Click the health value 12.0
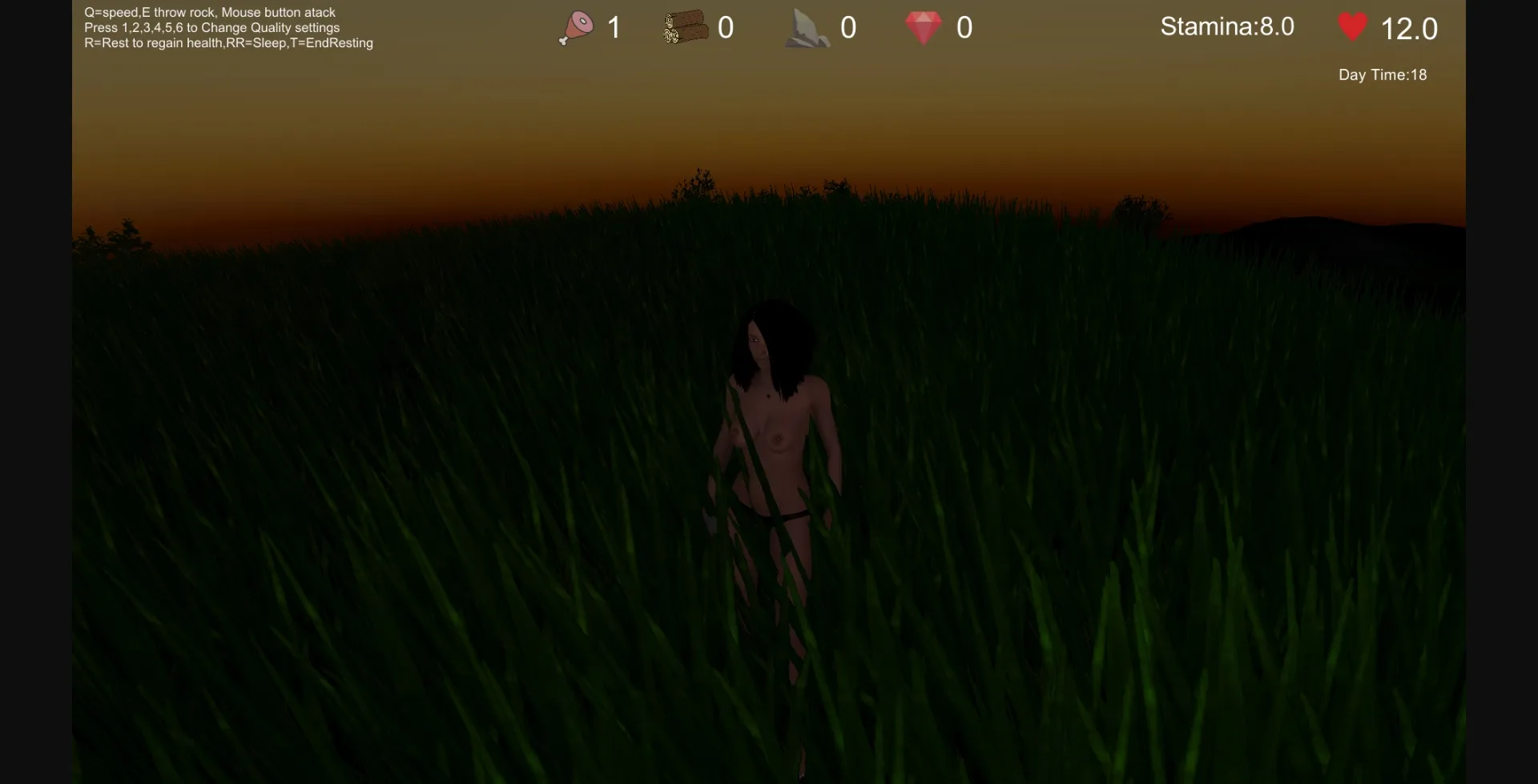 (1409, 28)
